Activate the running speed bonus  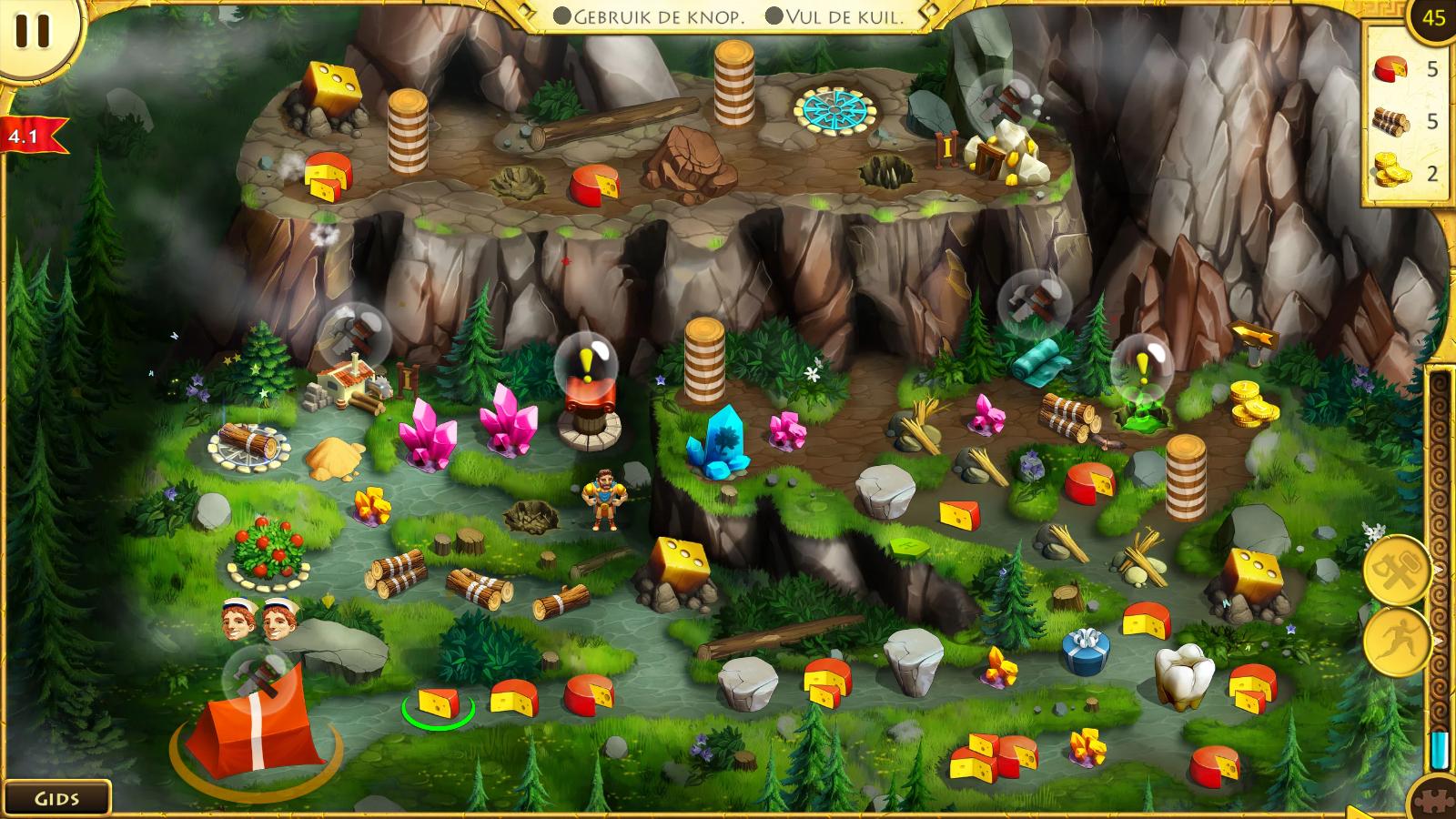[x=1397, y=641]
